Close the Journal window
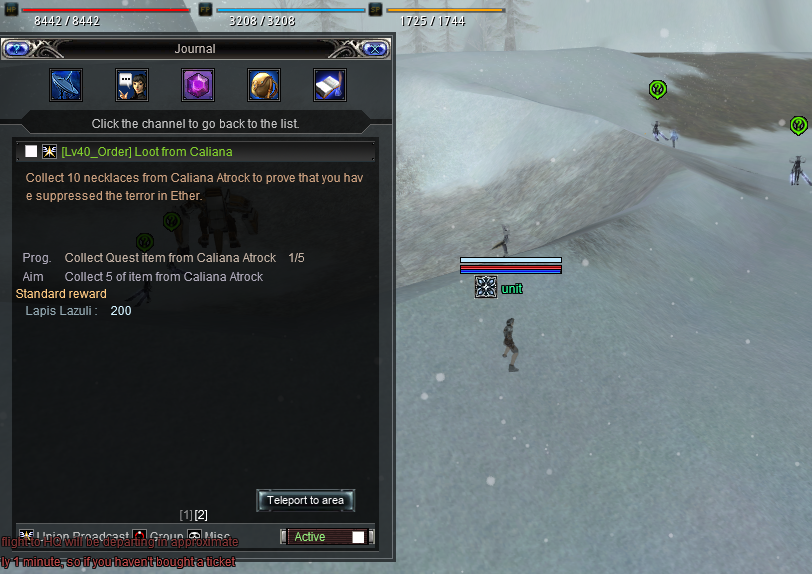Image resolution: width=812 pixels, height=574 pixels. 374,48
